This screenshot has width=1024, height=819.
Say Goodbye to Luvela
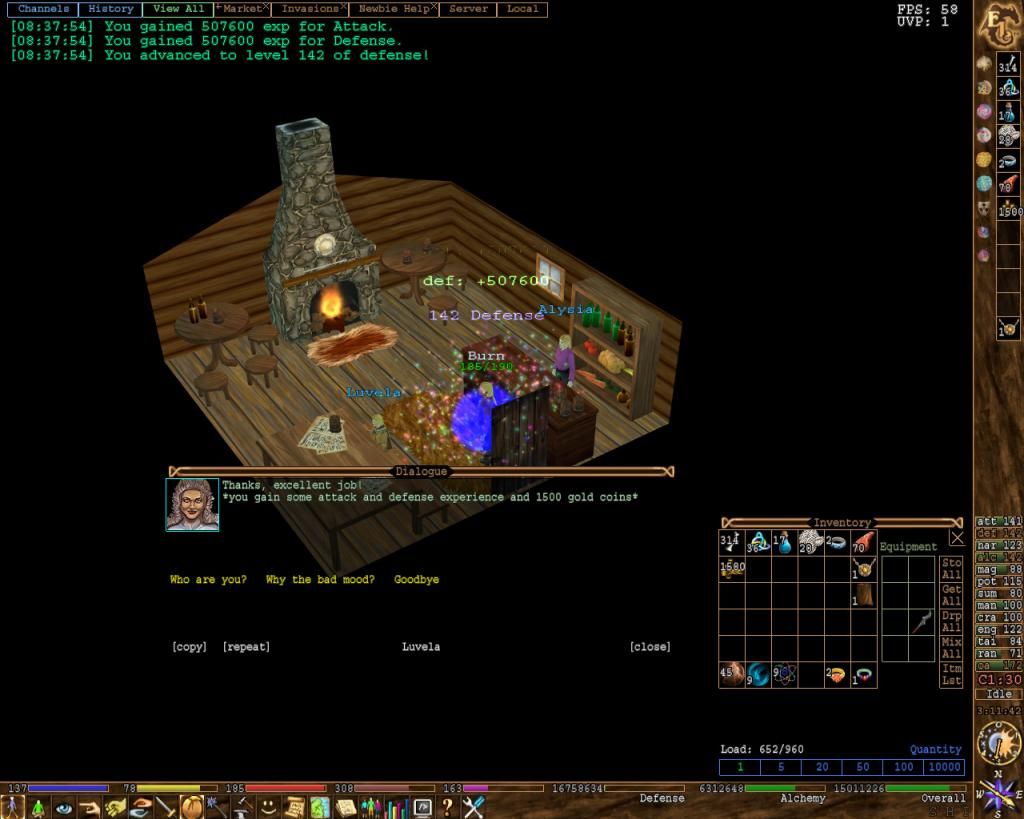(x=416, y=580)
